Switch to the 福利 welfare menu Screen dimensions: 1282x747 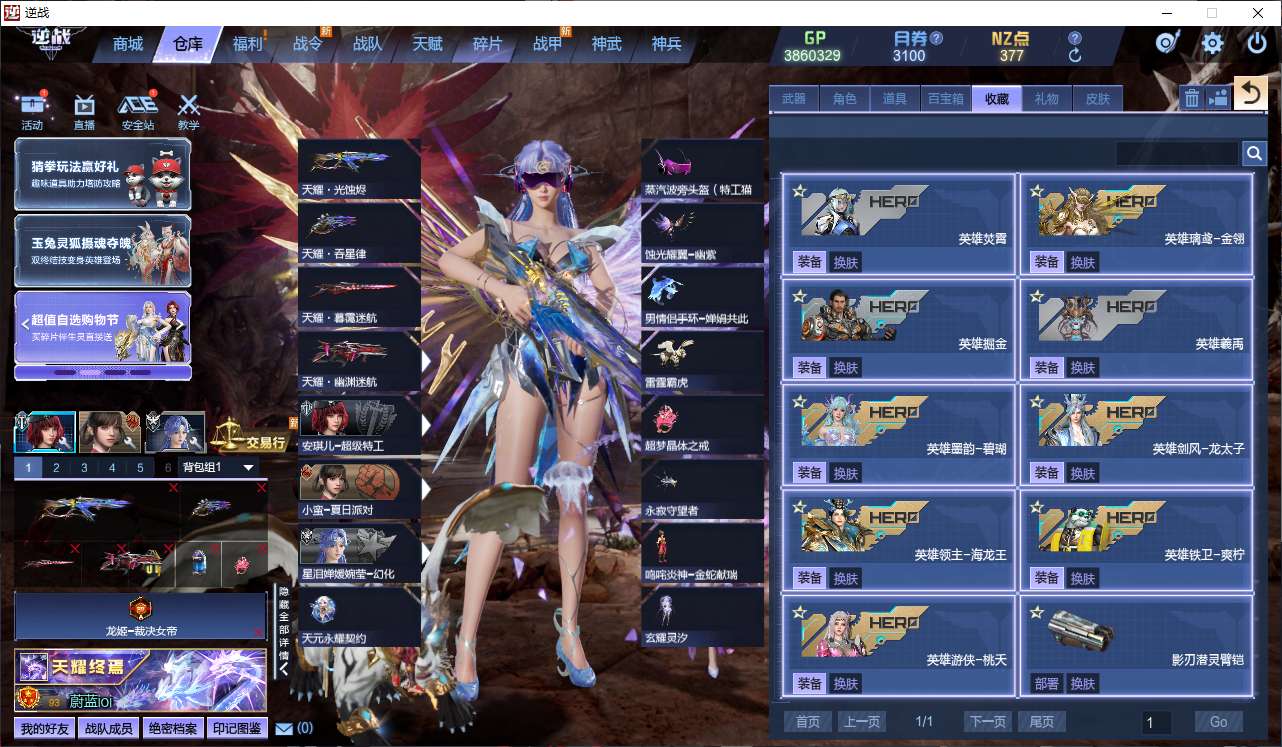pos(247,44)
